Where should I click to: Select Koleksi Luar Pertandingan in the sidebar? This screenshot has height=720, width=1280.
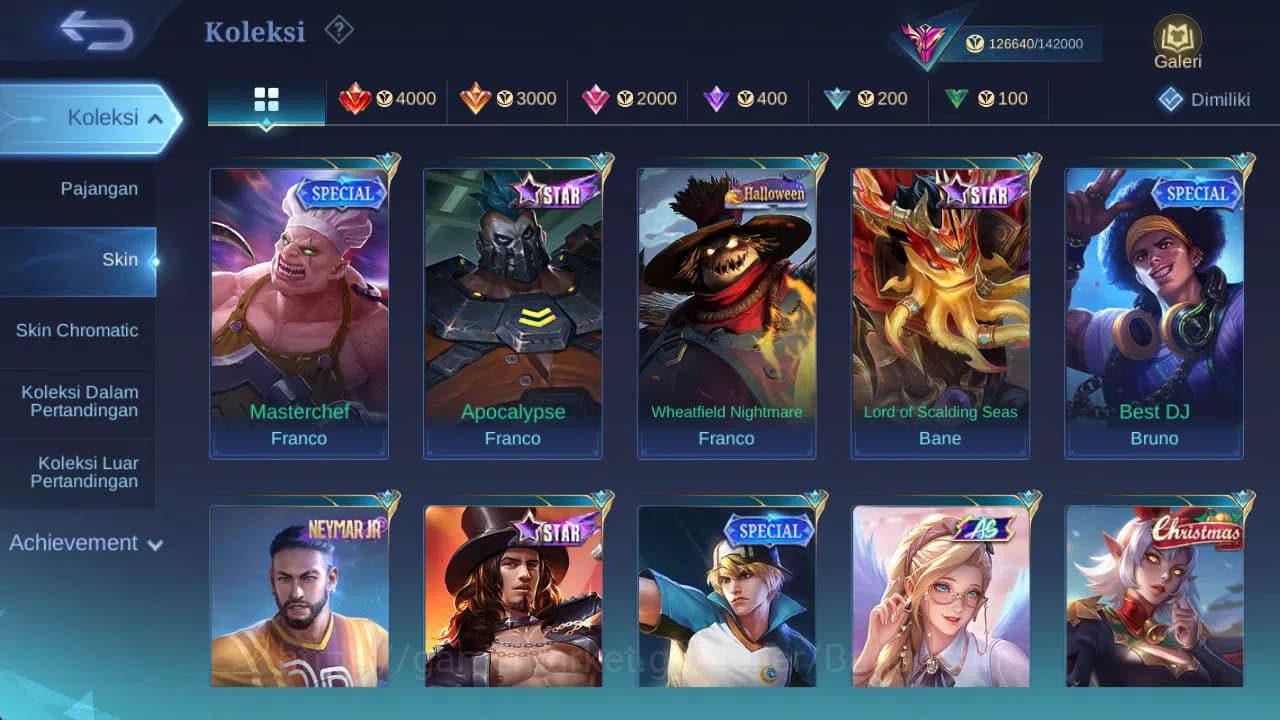tap(78, 471)
